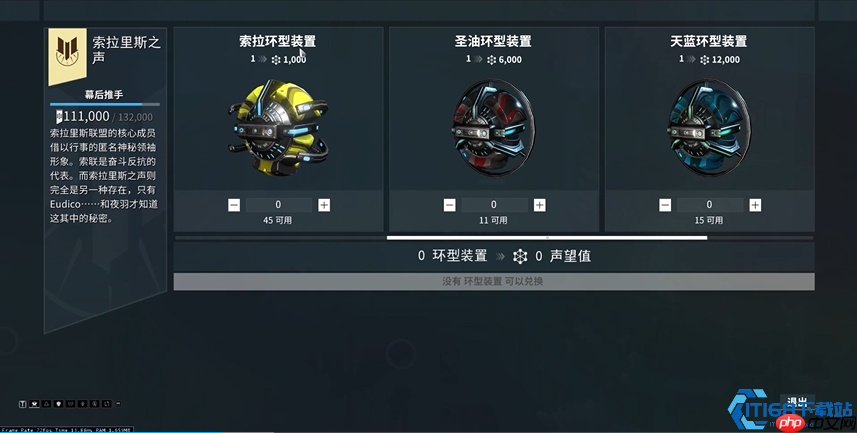Increase the 索拉环型装置 quantity with plus
857x433 pixels.
pyautogui.click(x=324, y=205)
